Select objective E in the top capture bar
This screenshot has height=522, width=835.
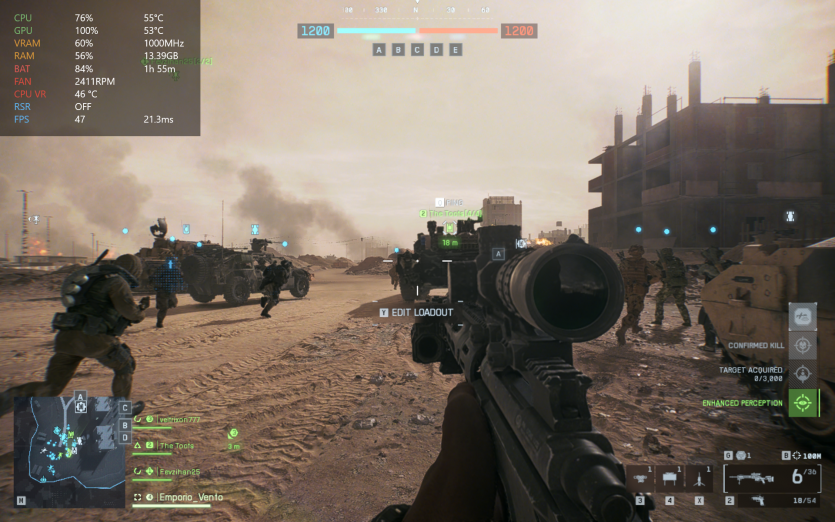point(456,49)
